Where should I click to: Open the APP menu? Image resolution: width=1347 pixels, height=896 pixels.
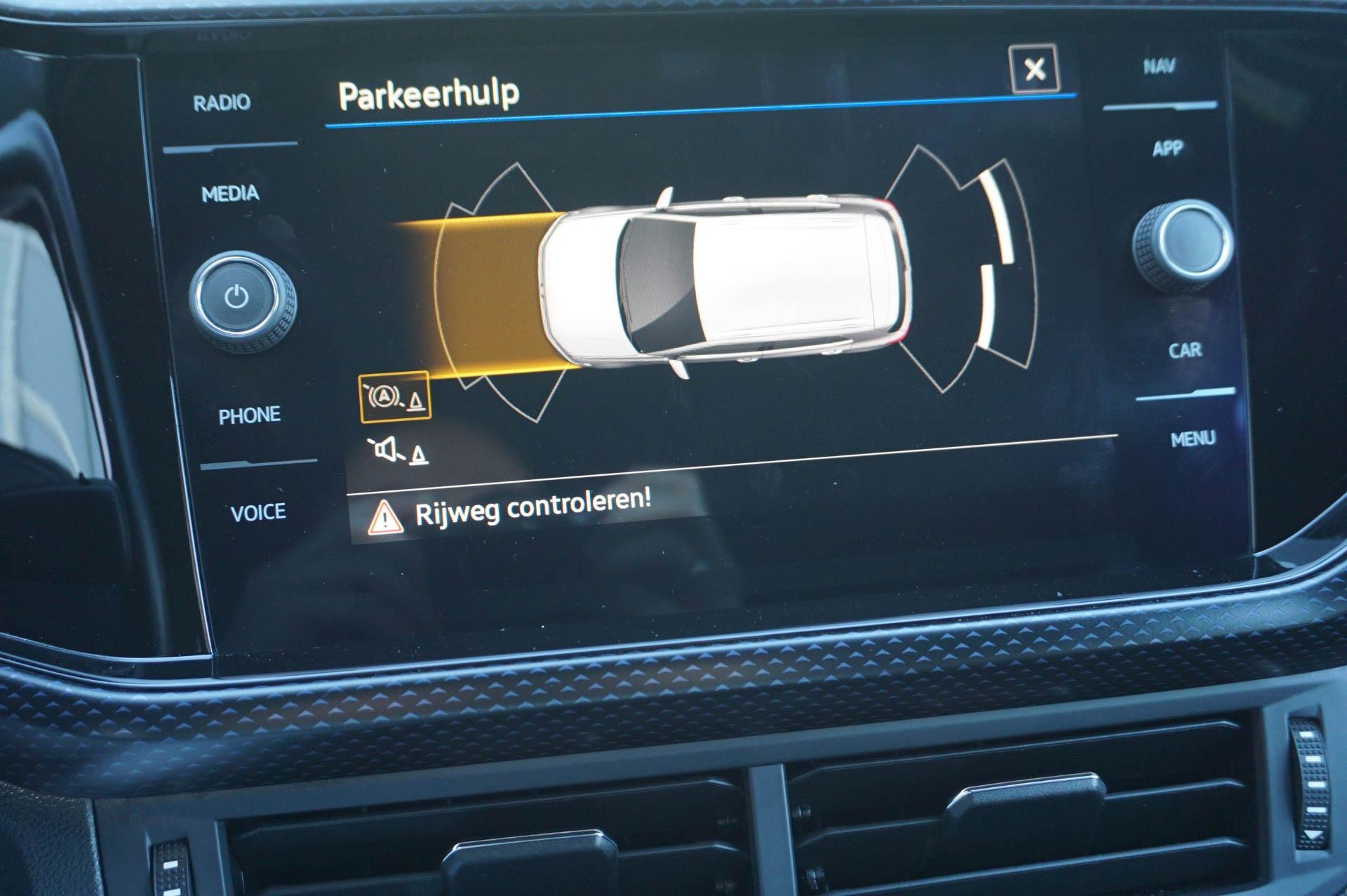pyautogui.click(x=1167, y=149)
